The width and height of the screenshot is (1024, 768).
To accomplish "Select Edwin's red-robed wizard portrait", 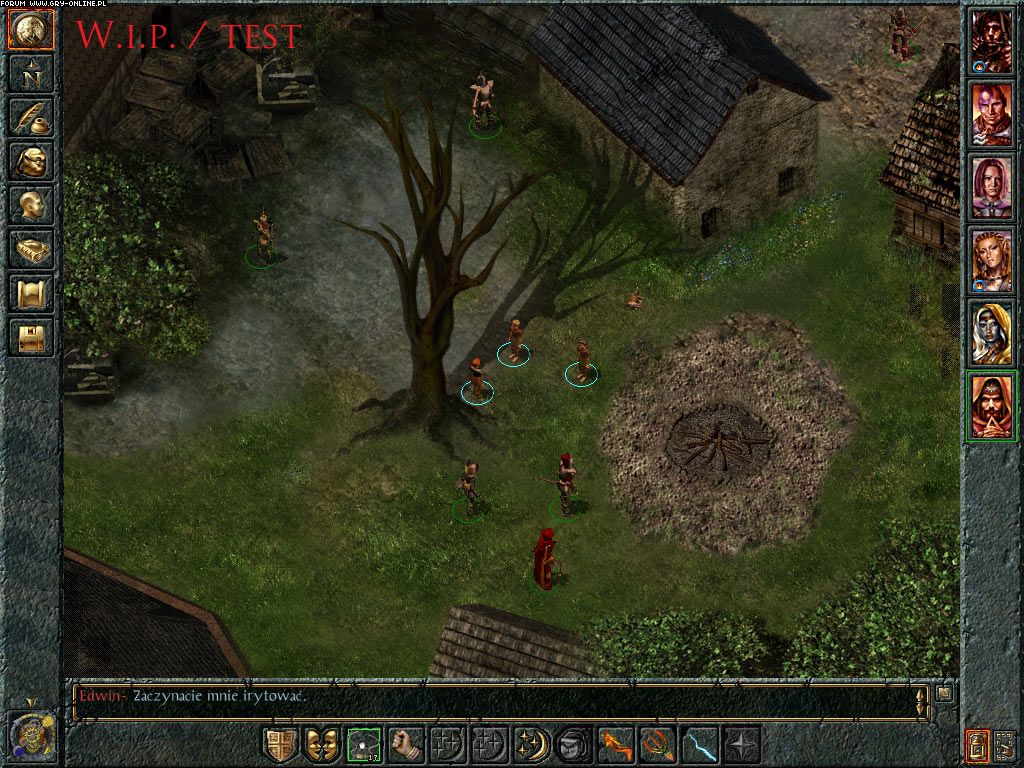I will (x=991, y=405).
